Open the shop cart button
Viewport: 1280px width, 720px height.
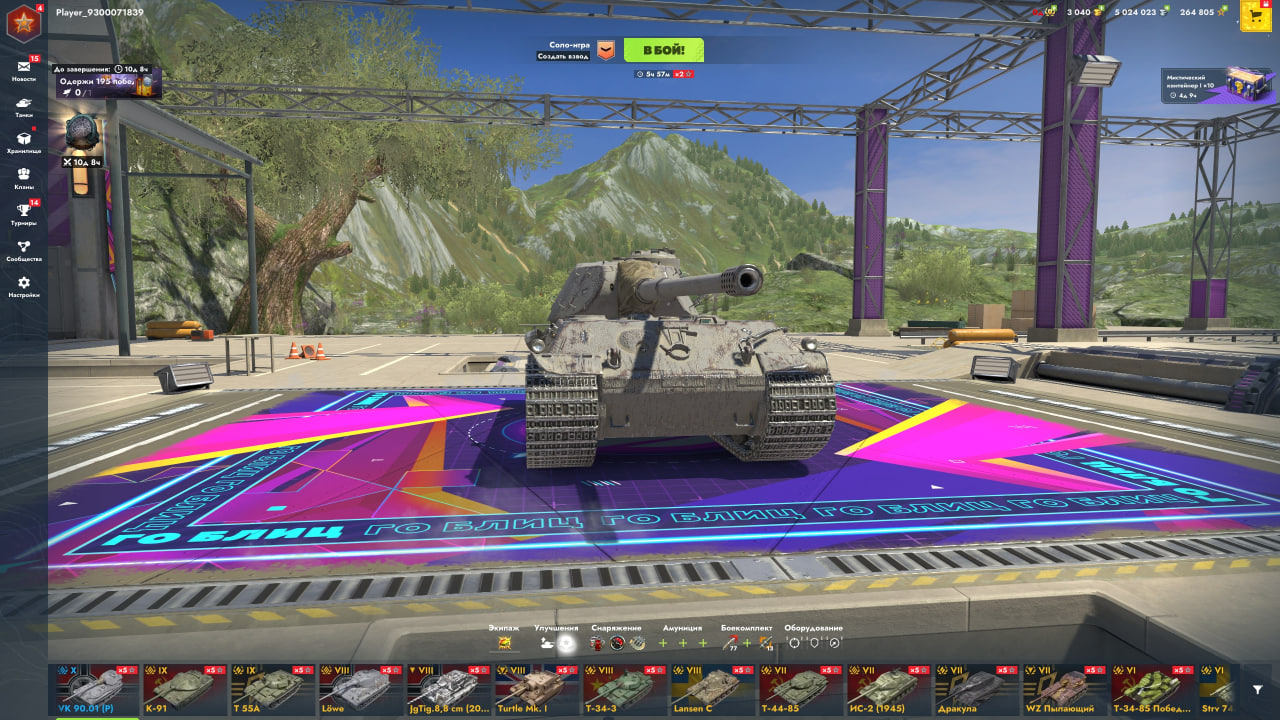(x=1255, y=15)
